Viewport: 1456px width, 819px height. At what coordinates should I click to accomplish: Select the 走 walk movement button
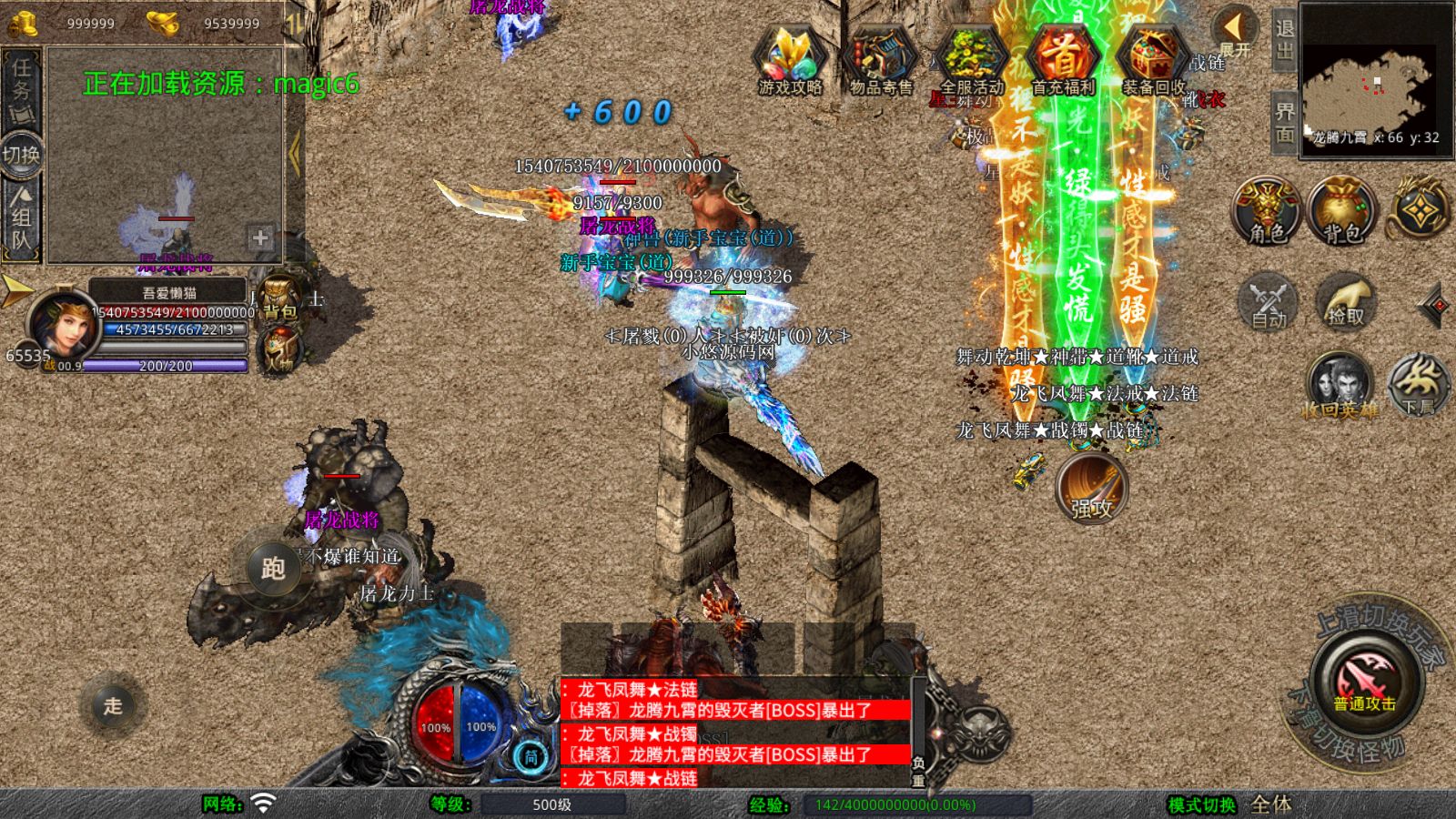click(112, 705)
